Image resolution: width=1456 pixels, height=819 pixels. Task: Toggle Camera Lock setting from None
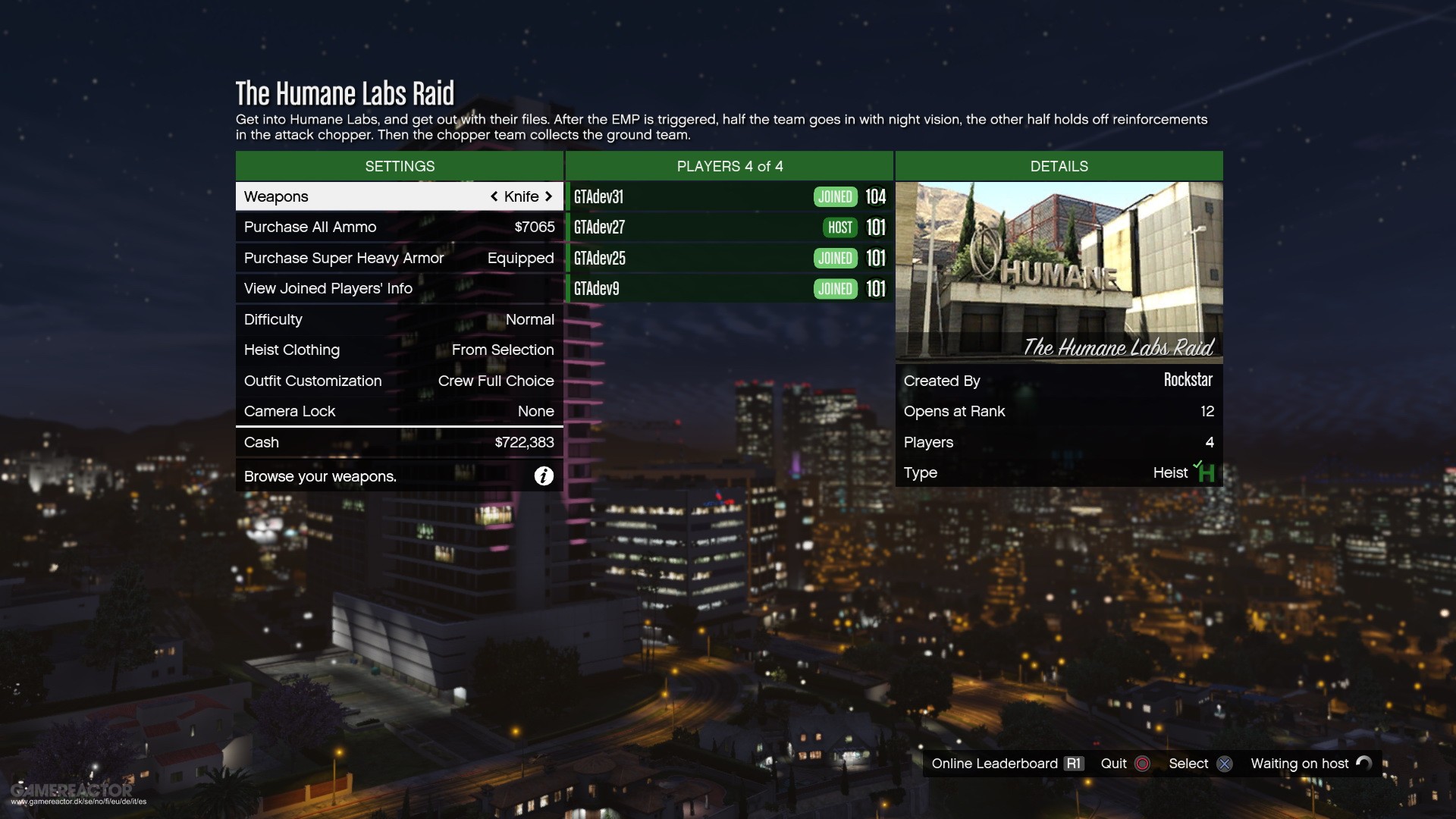pos(399,411)
